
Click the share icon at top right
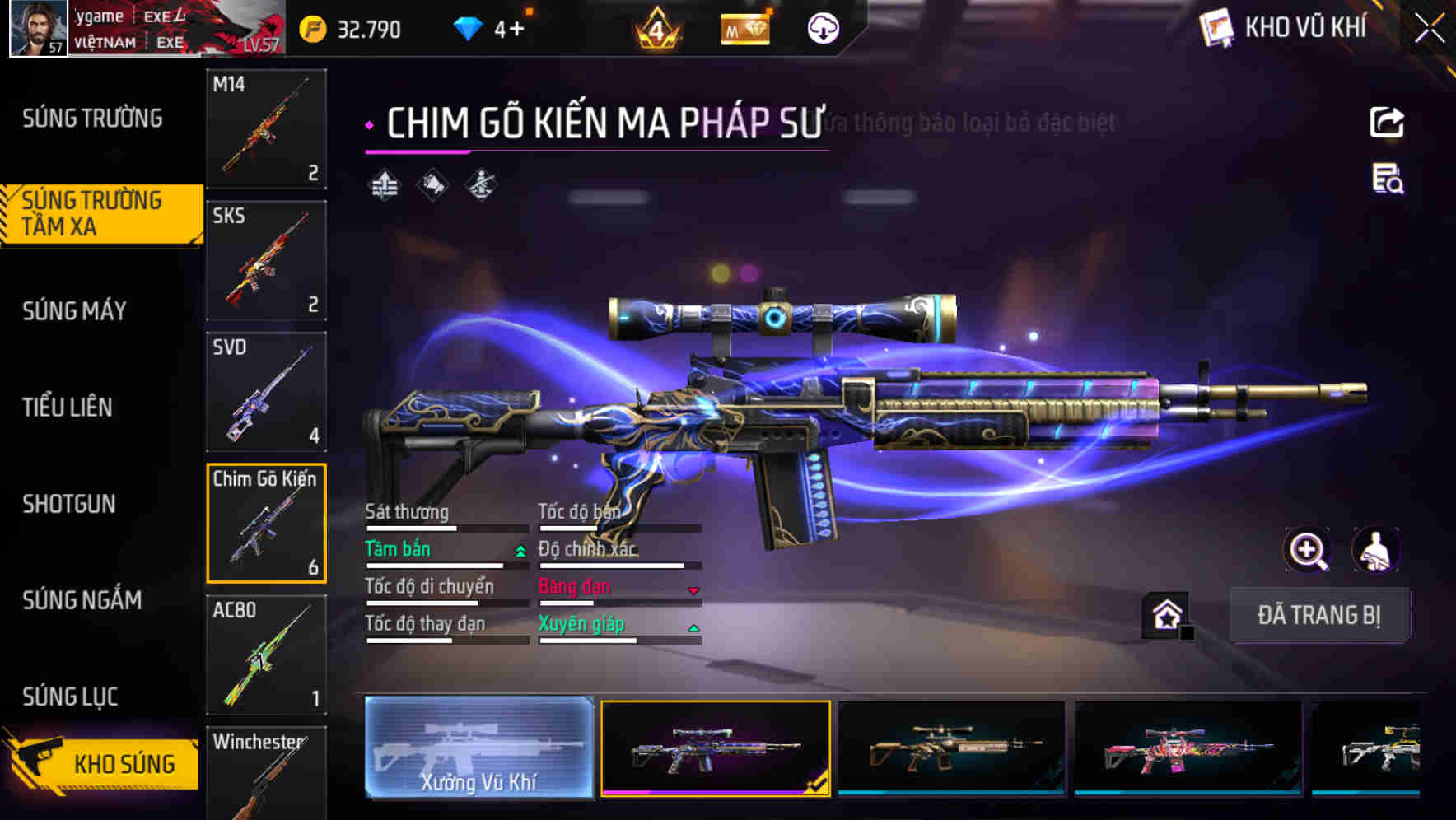coord(1387,122)
